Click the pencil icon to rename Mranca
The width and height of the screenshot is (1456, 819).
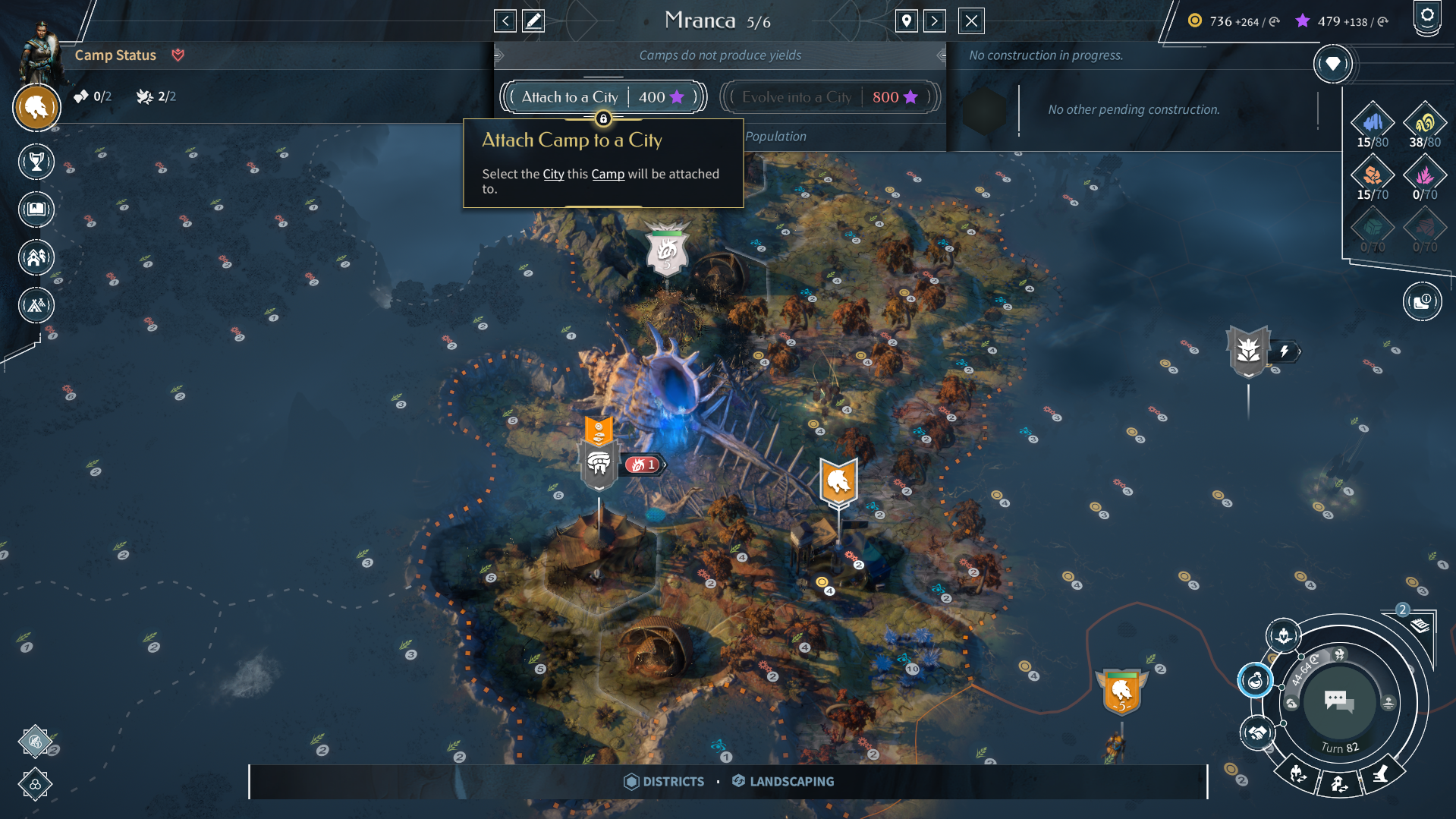click(x=533, y=20)
